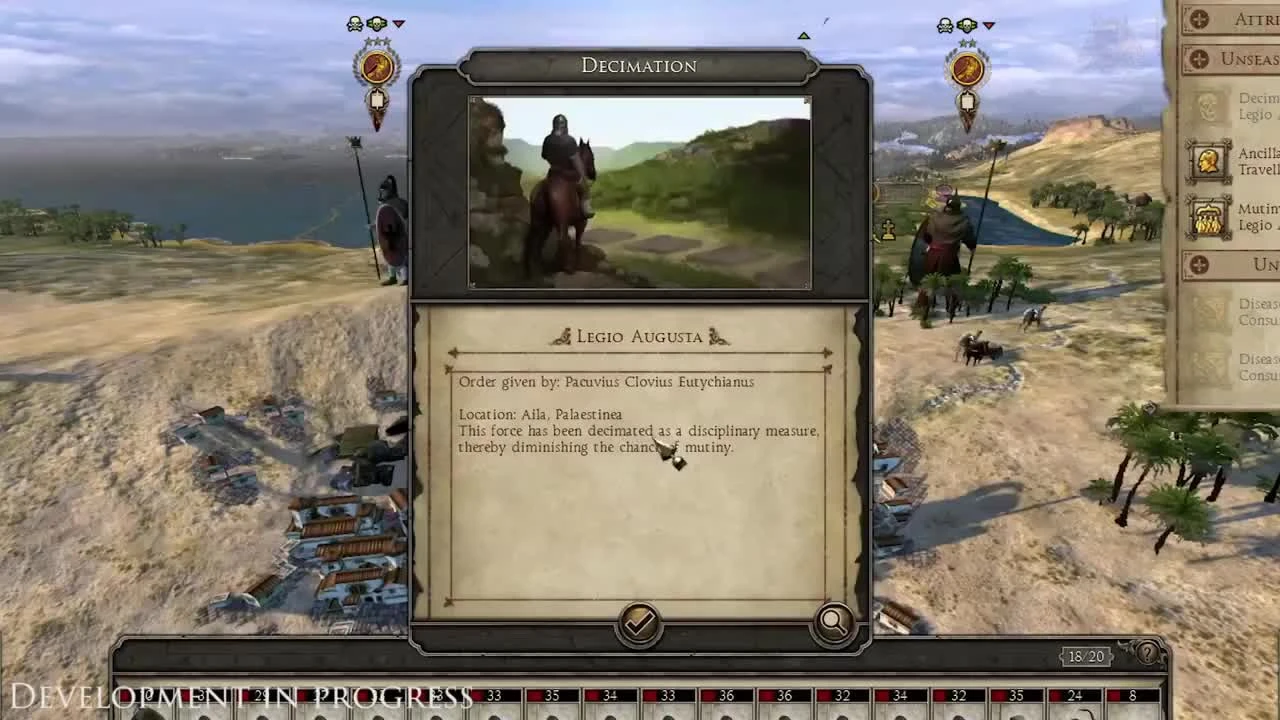Open the Ancillary Traveller event icon

coord(1207,162)
